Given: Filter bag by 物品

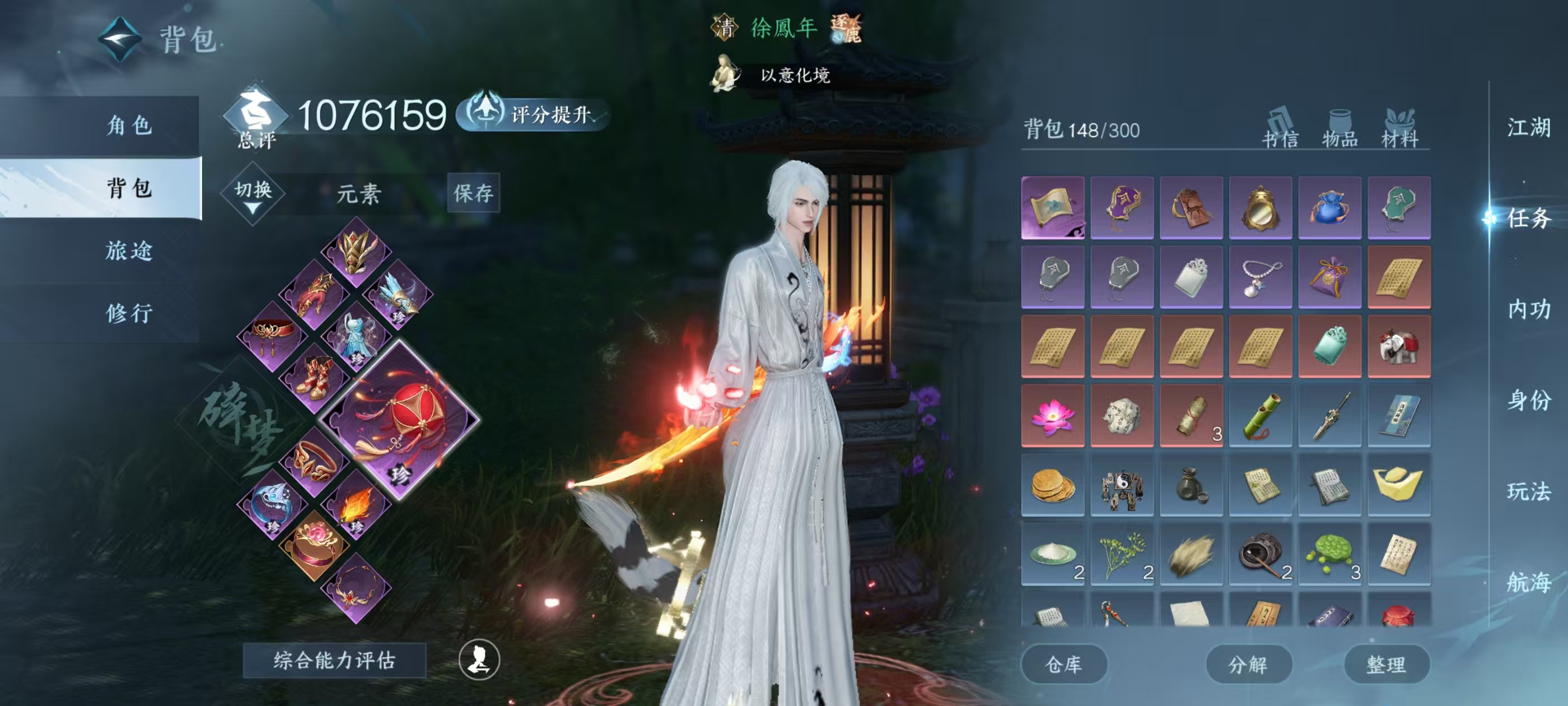Looking at the screenshot, I should pyautogui.click(x=1340, y=130).
